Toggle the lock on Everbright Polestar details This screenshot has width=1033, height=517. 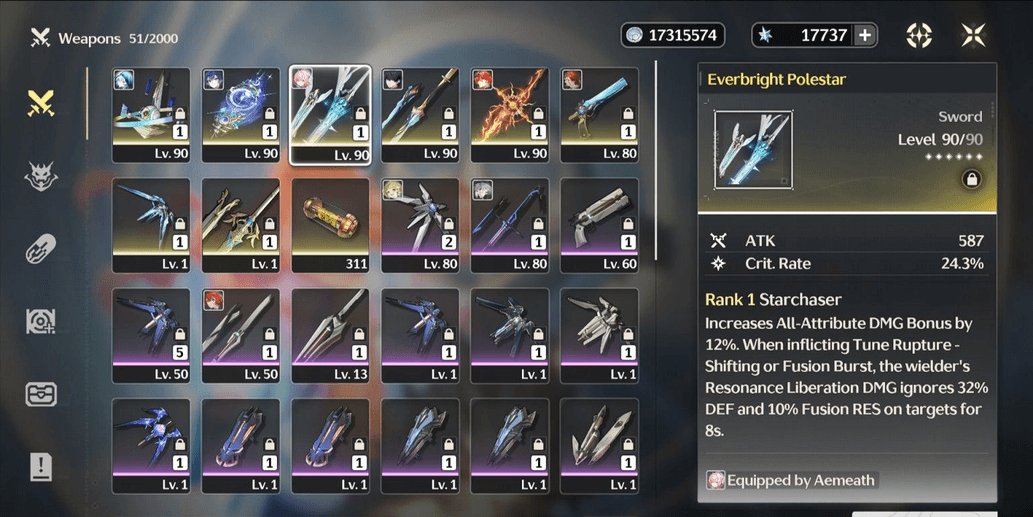tap(969, 179)
